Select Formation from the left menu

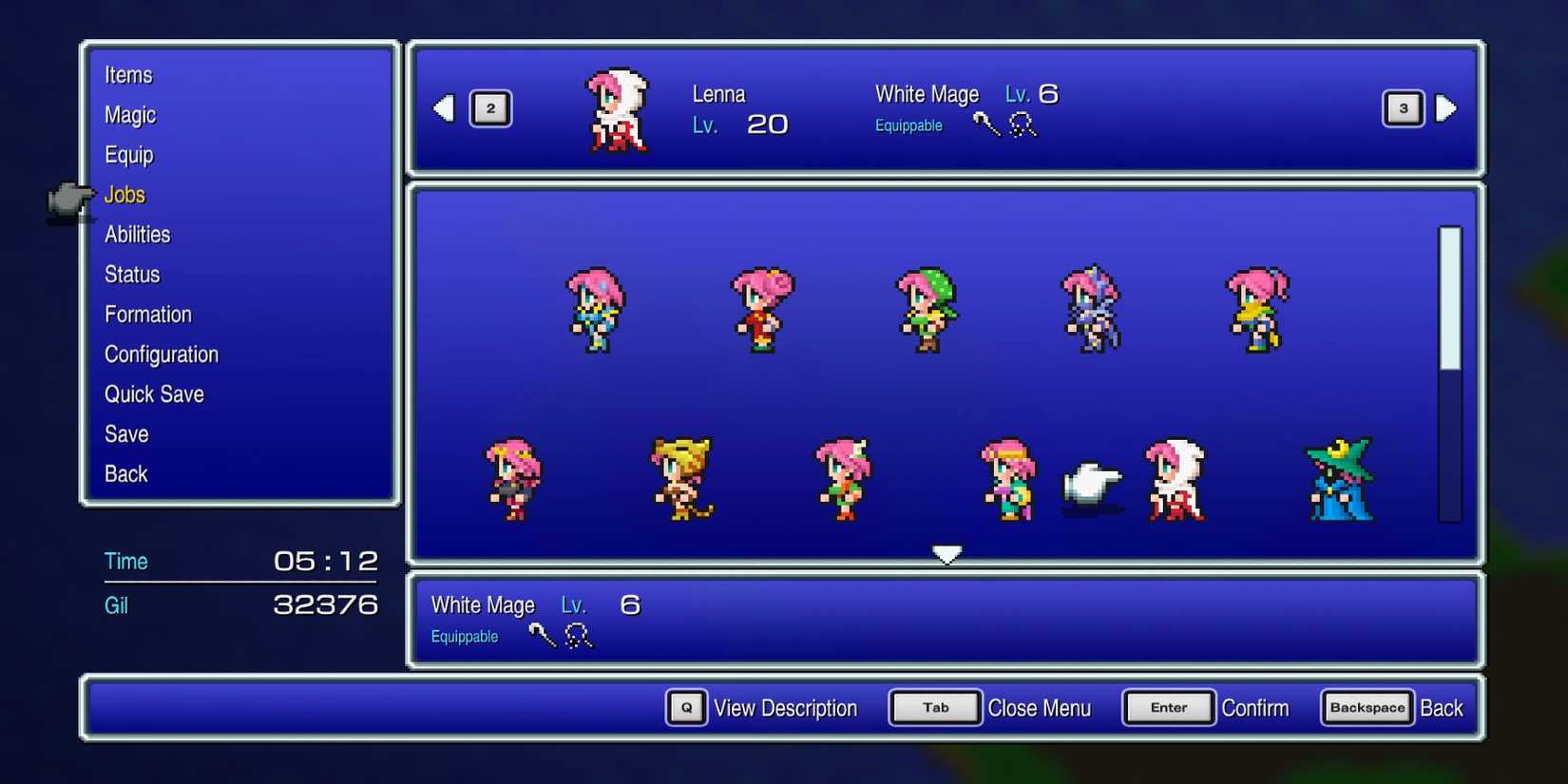tap(148, 314)
